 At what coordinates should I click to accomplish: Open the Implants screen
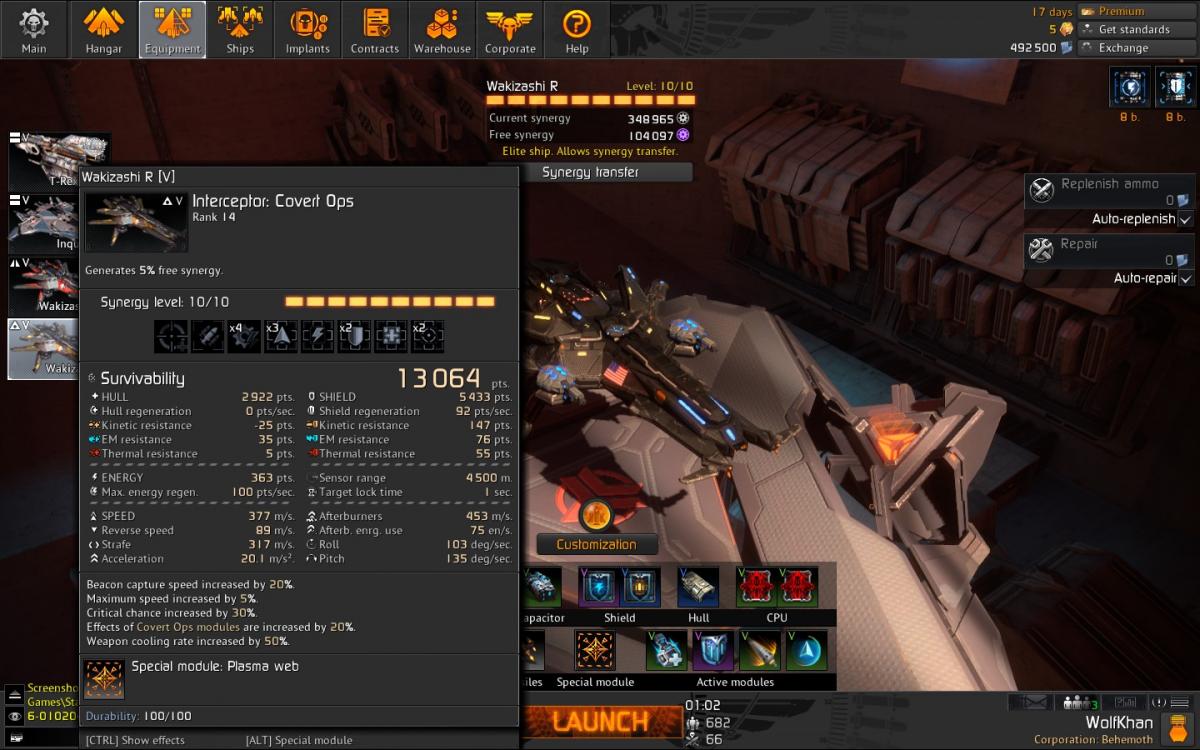(307, 29)
